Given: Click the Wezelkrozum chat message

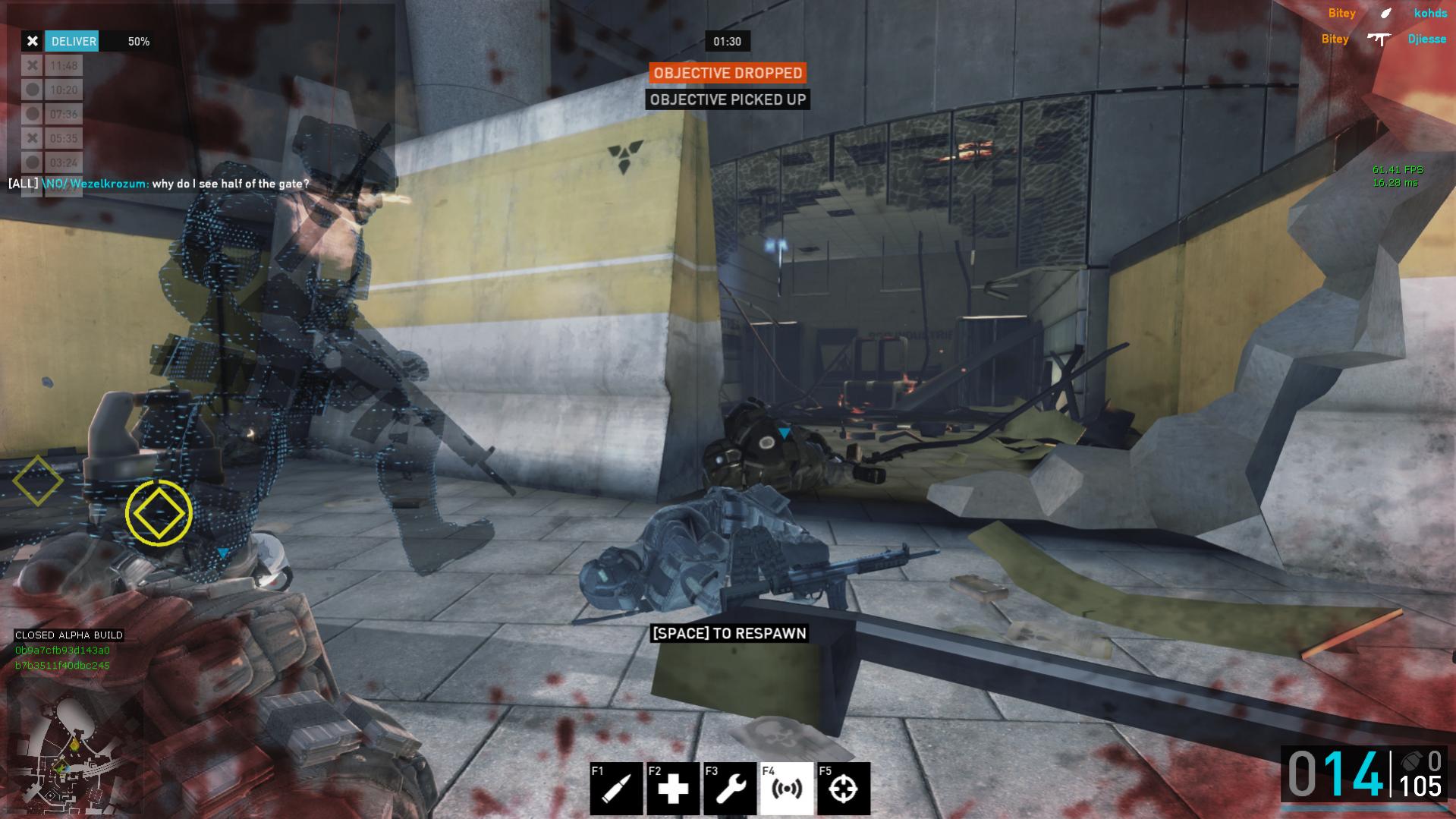Looking at the screenshot, I should point(159,184).
